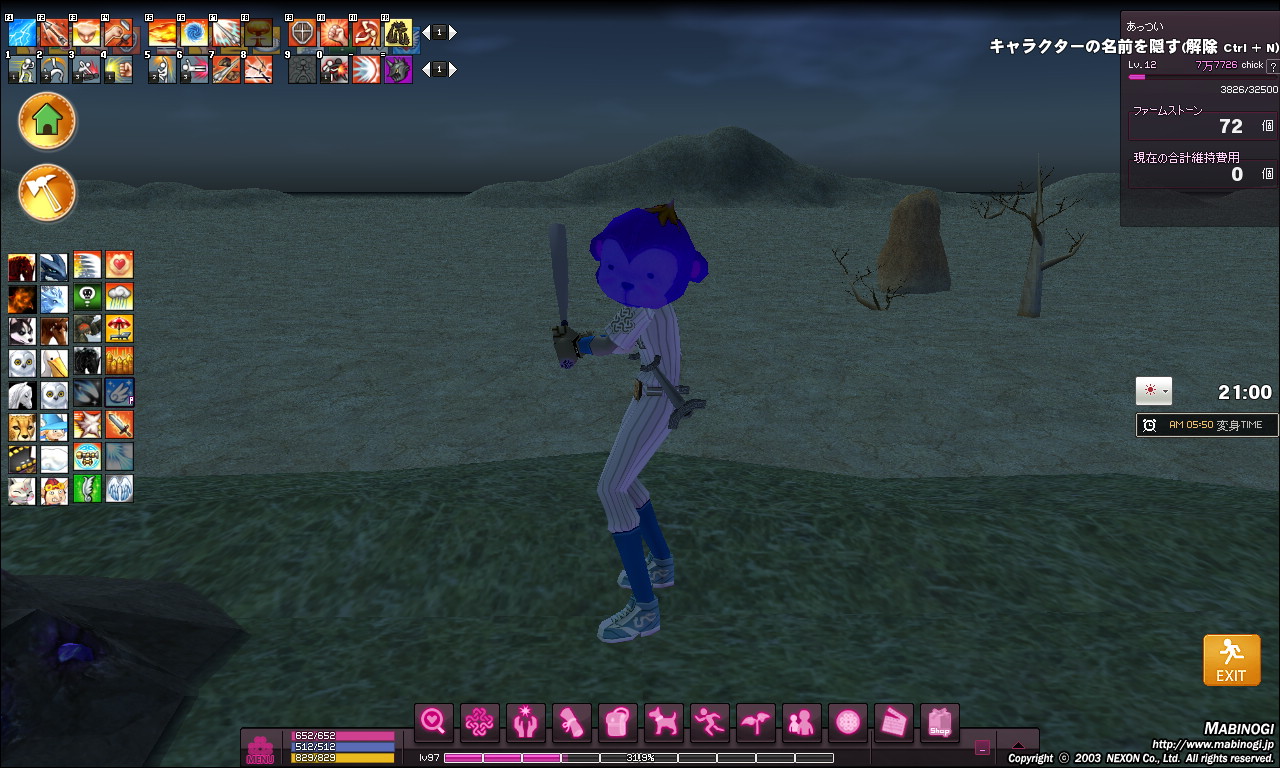The width and height of the screenshot is (1280, 768).
Task: Activate the lightning bolt skill on F1
Action: (x=22, y=33)
